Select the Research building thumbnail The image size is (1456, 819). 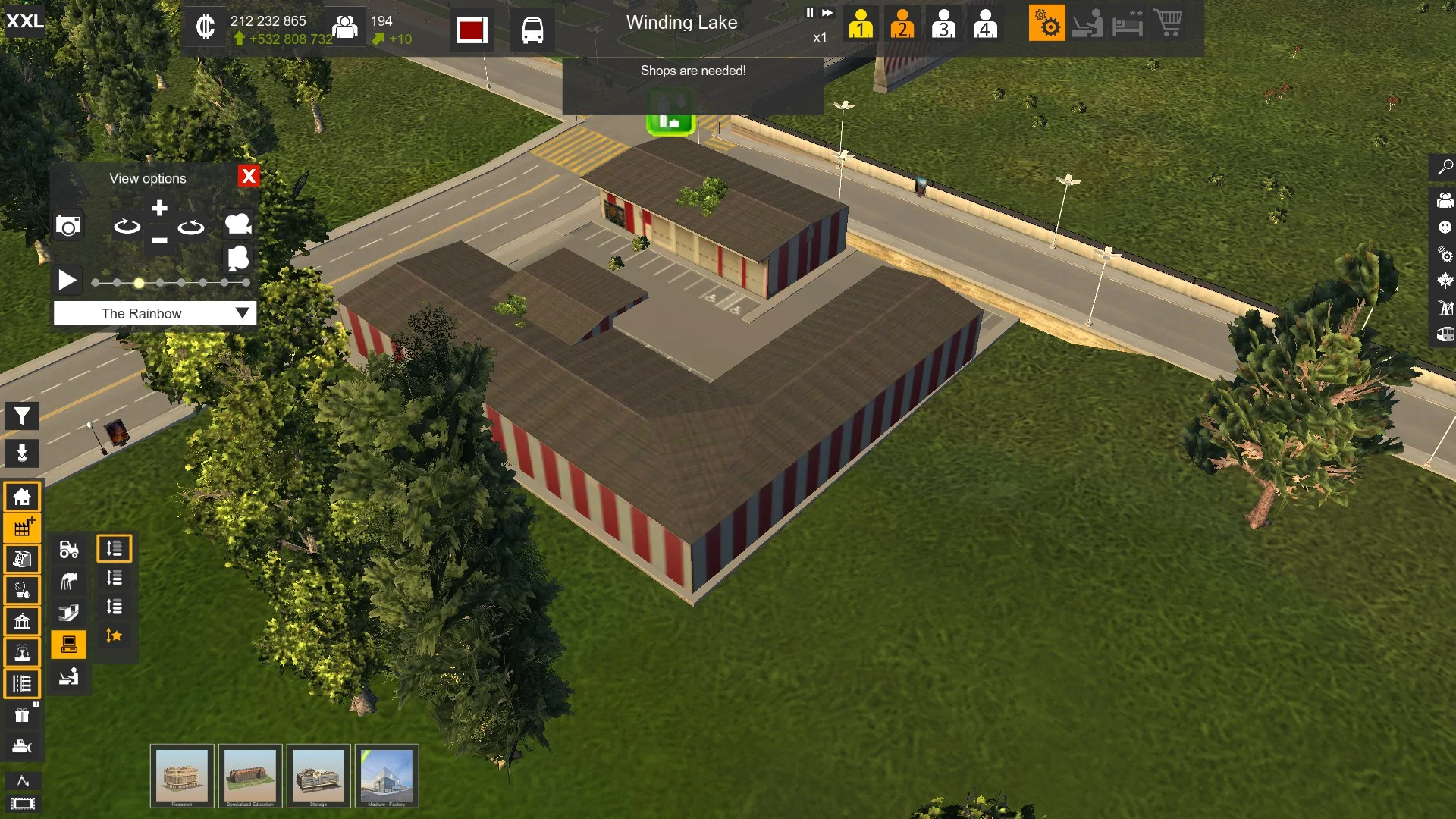(x=182, y=776)
